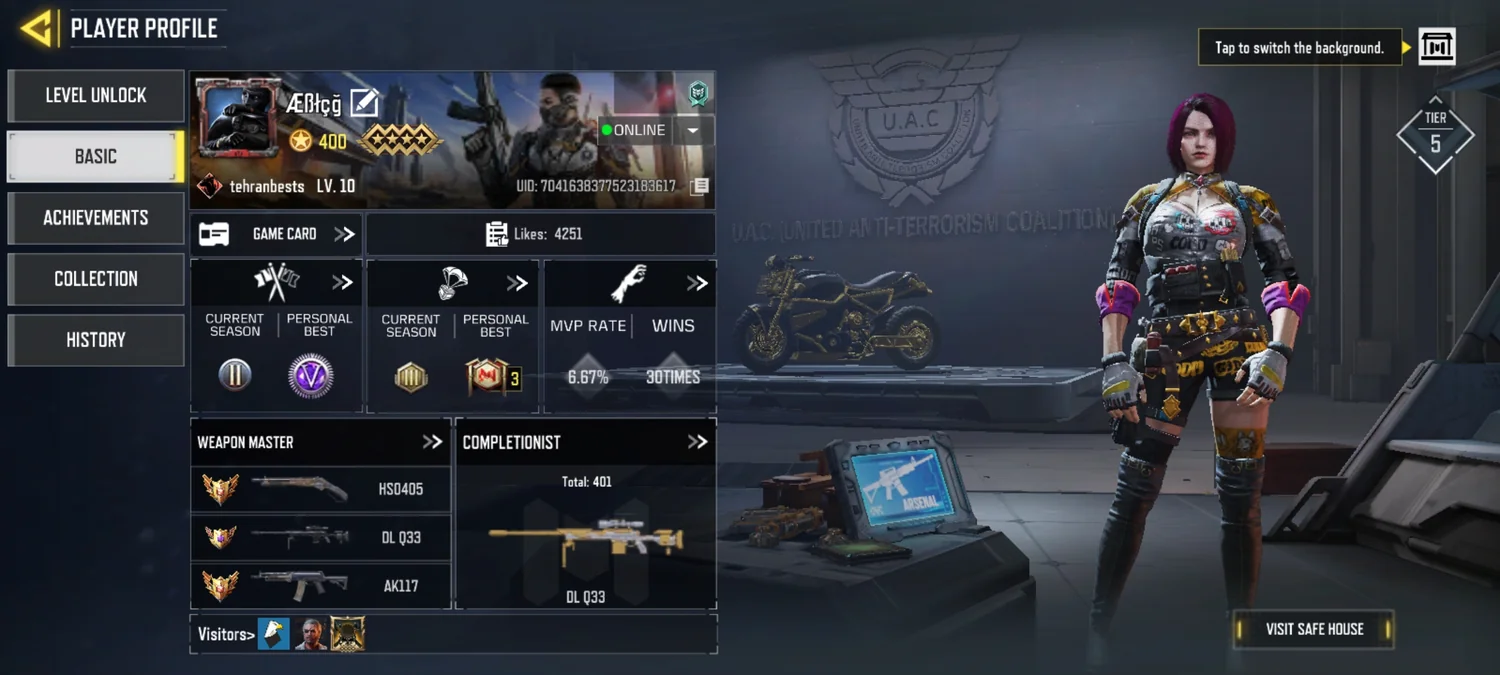Screen dimensions: 1500x675
Task: Click the player avatar portrait
Action: [238, 118]
